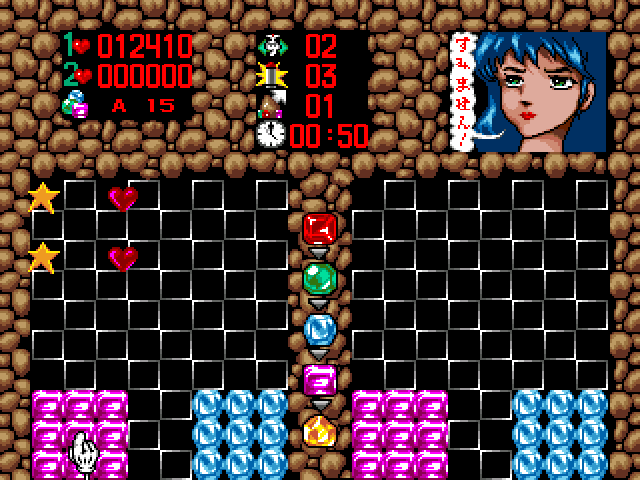Click the white rabbit character icon
Viewport: 640px width, 480px height.
271,46
